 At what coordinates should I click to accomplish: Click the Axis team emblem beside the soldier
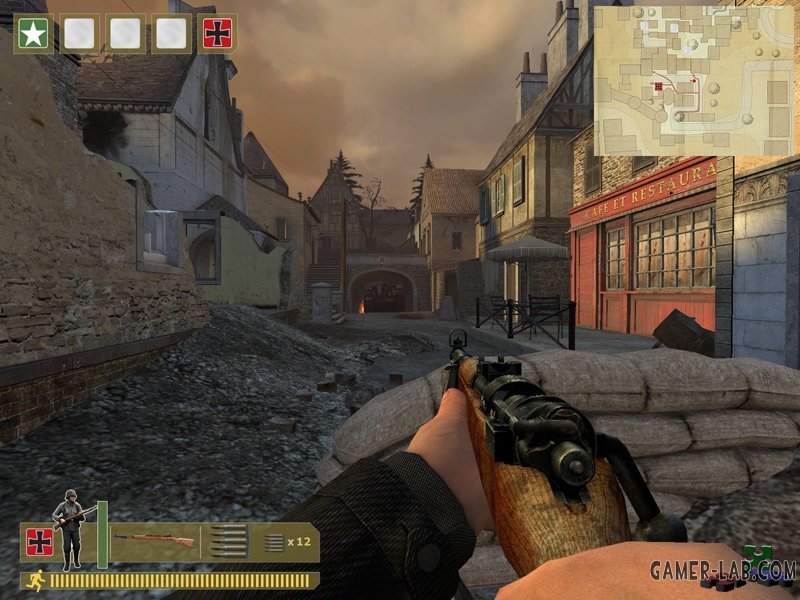click(x=40, y=542)
